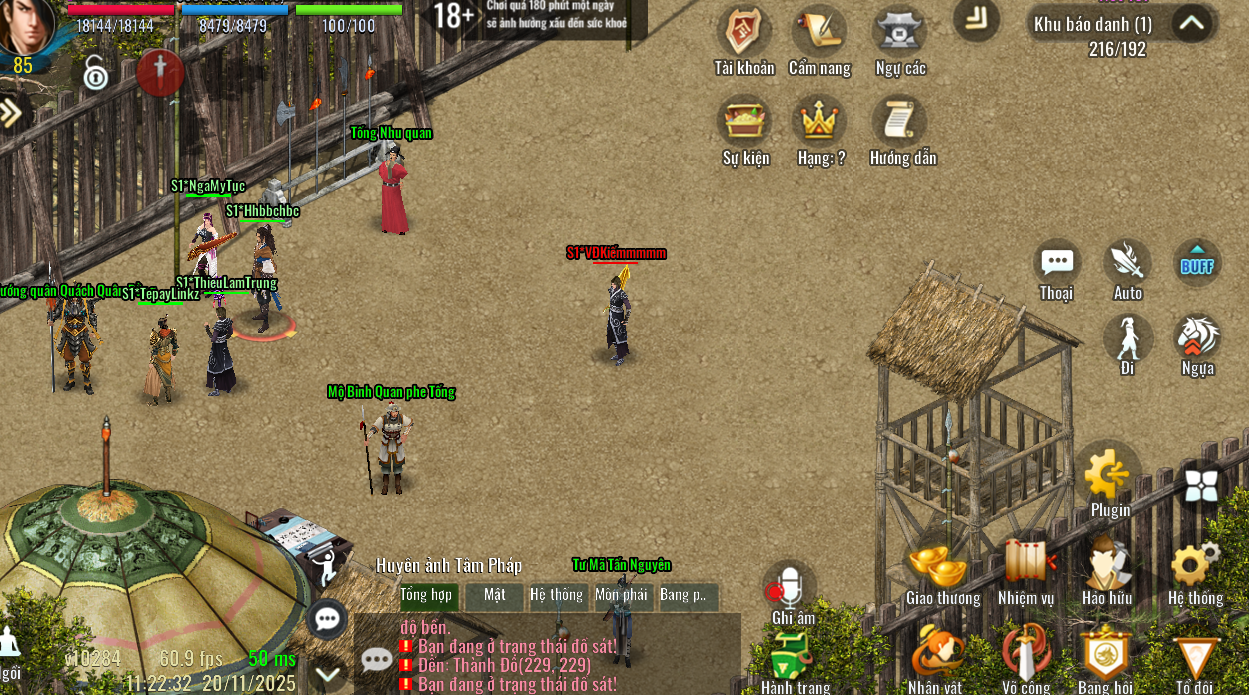The height and width of the screenshot is (695, 1249).
Task: Open the Tài khoản account menu
Action: pyautogui.click(x=743, y=33)
